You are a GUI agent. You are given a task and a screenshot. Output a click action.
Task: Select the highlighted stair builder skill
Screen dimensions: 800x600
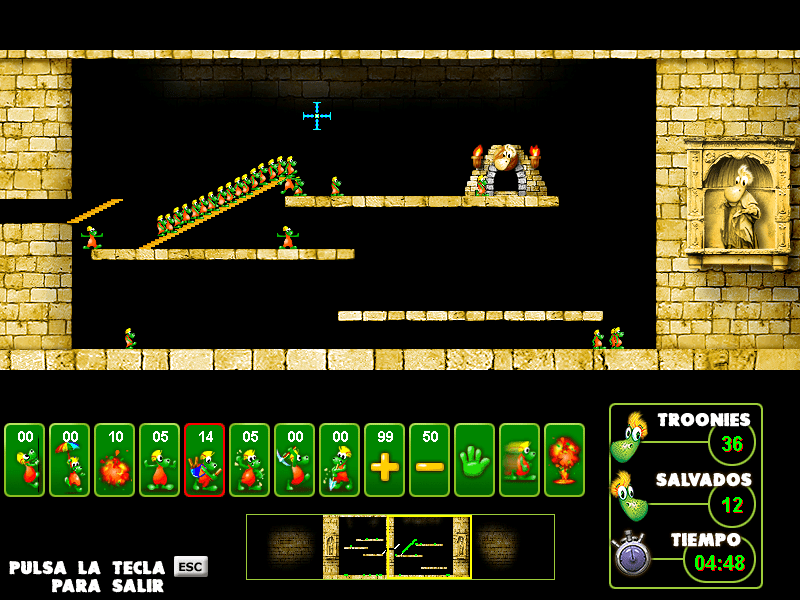[x=204, y=460]
